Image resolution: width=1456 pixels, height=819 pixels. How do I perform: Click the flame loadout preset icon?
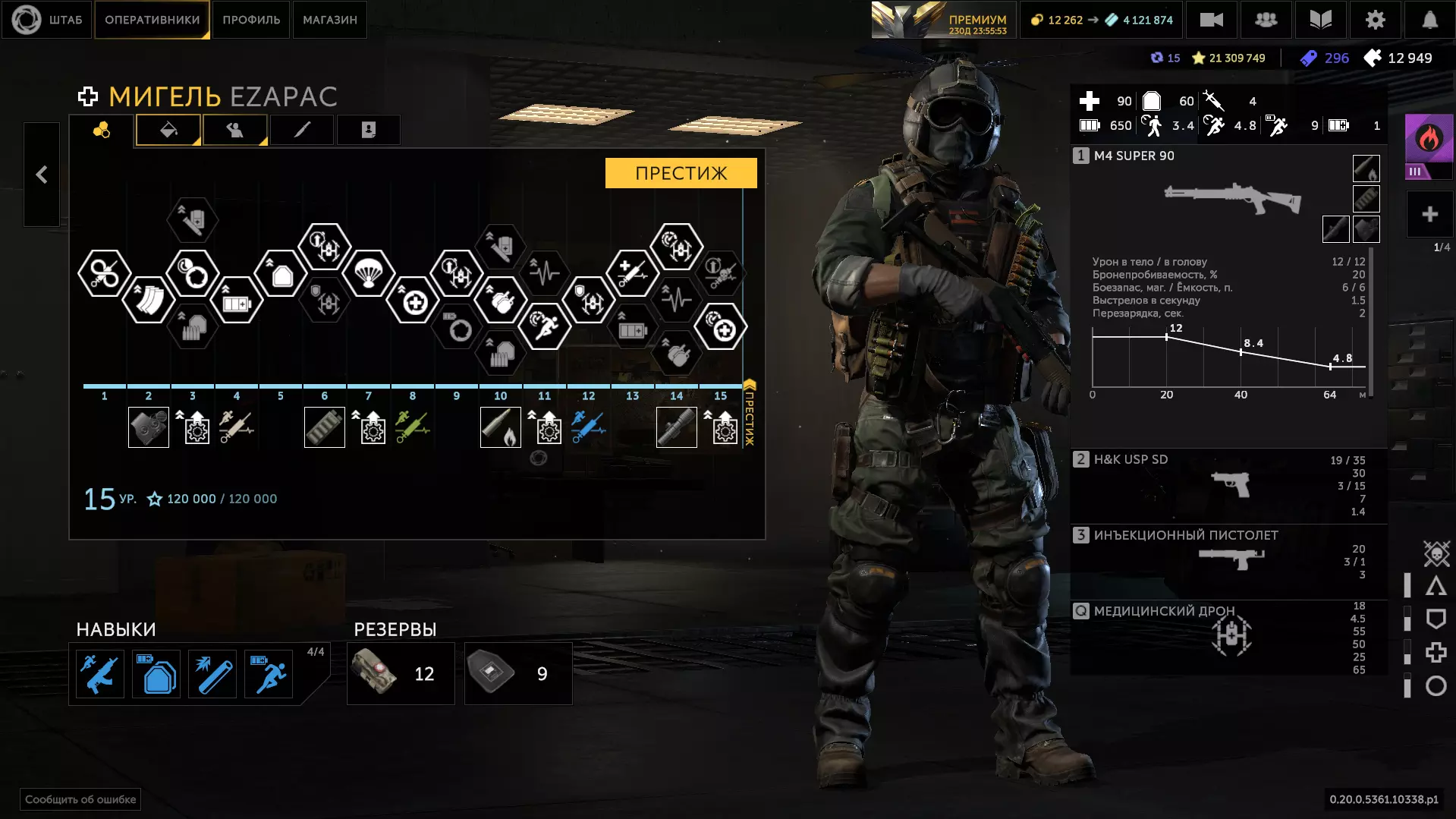pyautogui.click(x=1429, y=140)
